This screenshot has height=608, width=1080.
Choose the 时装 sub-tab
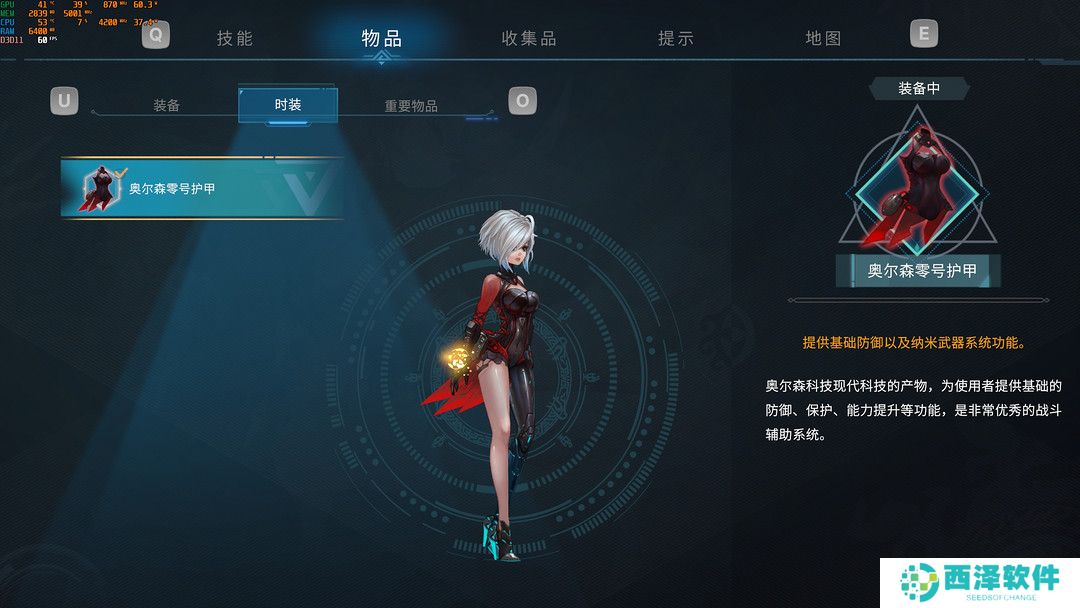[288, 105]
